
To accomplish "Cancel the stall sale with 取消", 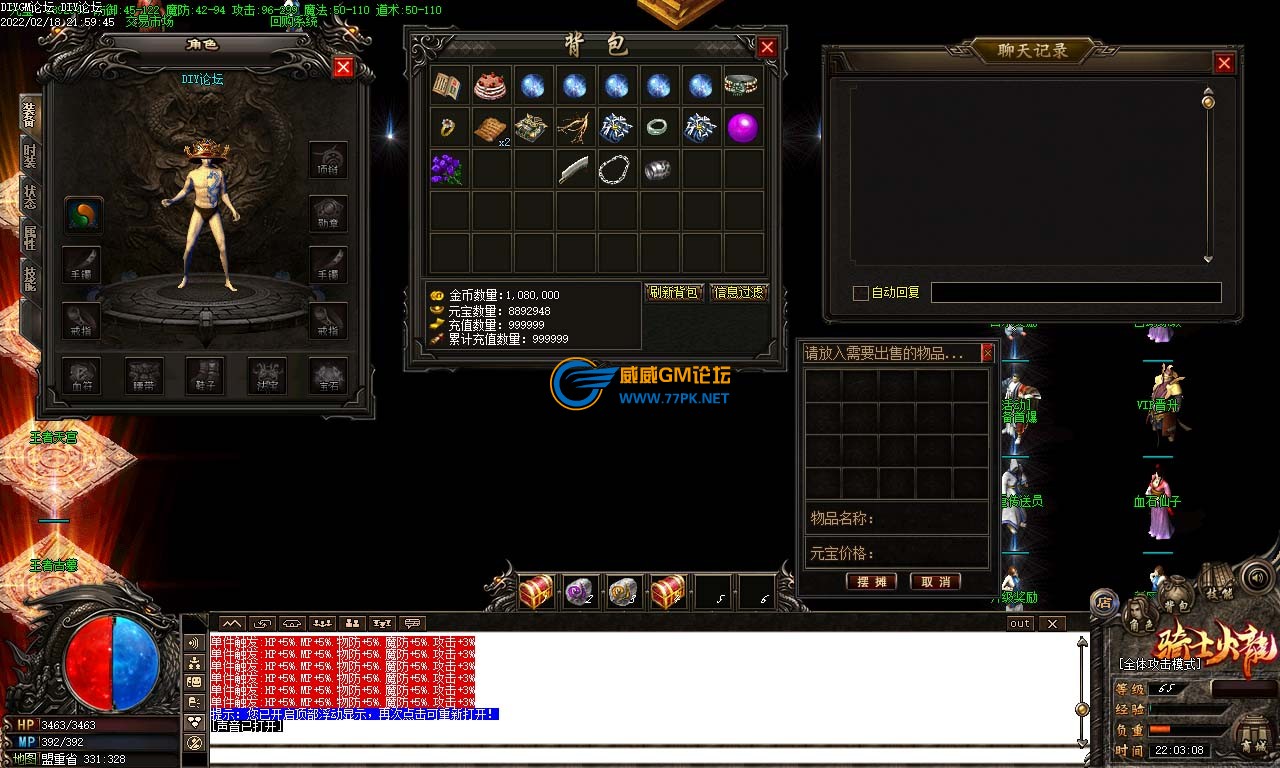I will tap(936, 581).
